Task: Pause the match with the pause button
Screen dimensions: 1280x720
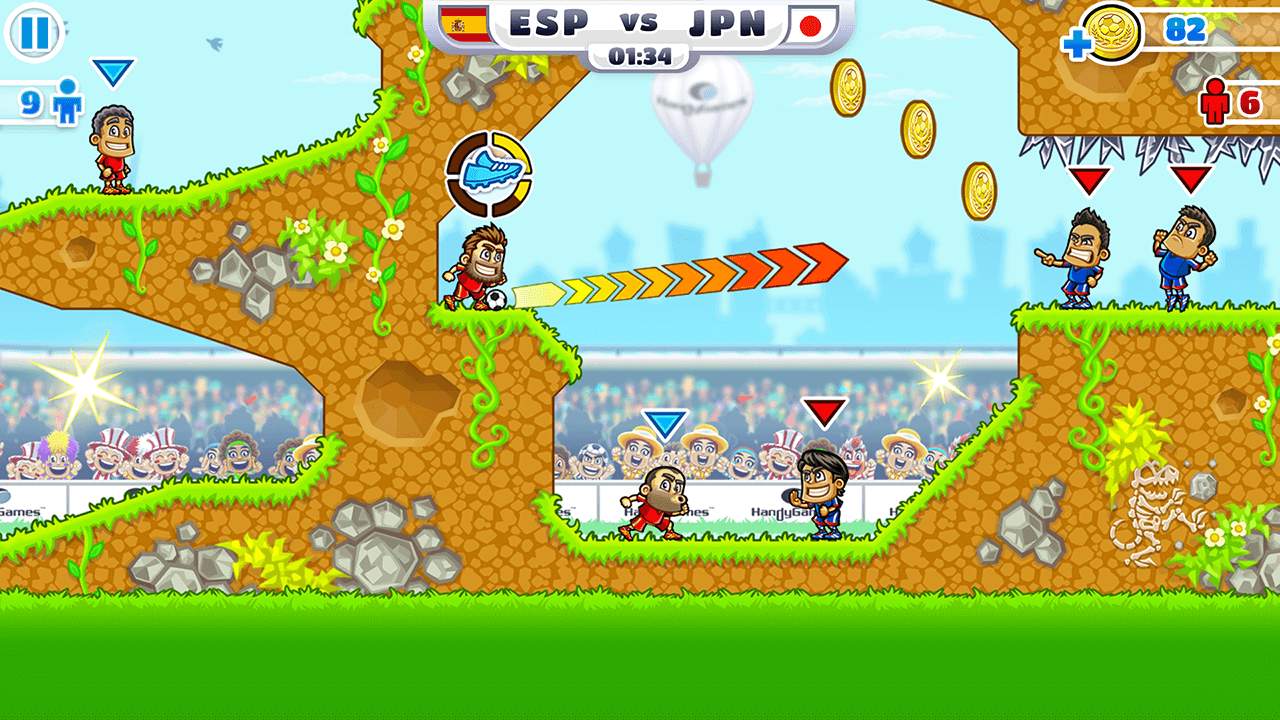Action: [x=34, y=33]
